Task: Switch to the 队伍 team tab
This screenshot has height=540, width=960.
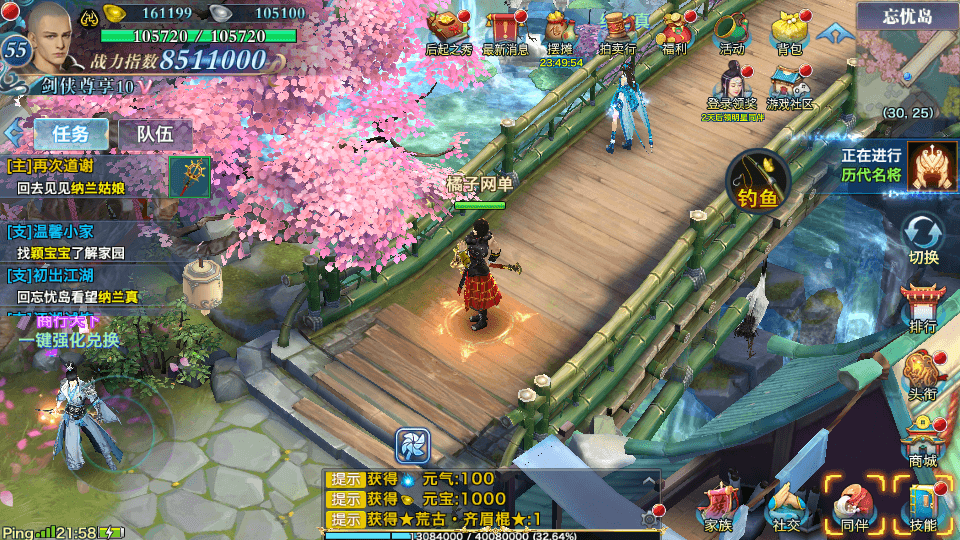Action: click(155, 133)
